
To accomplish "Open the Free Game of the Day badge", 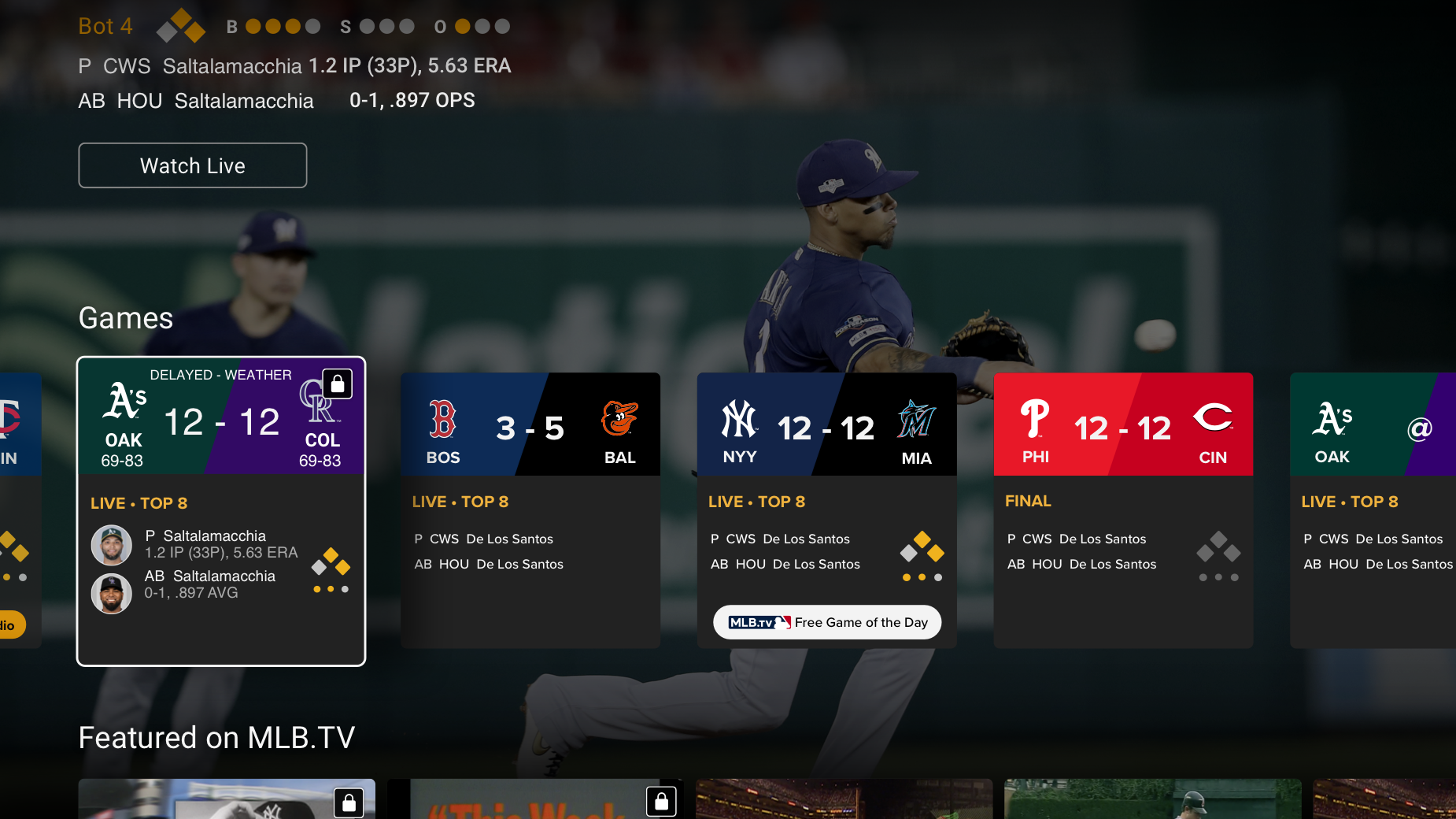I will click(827, 622).
